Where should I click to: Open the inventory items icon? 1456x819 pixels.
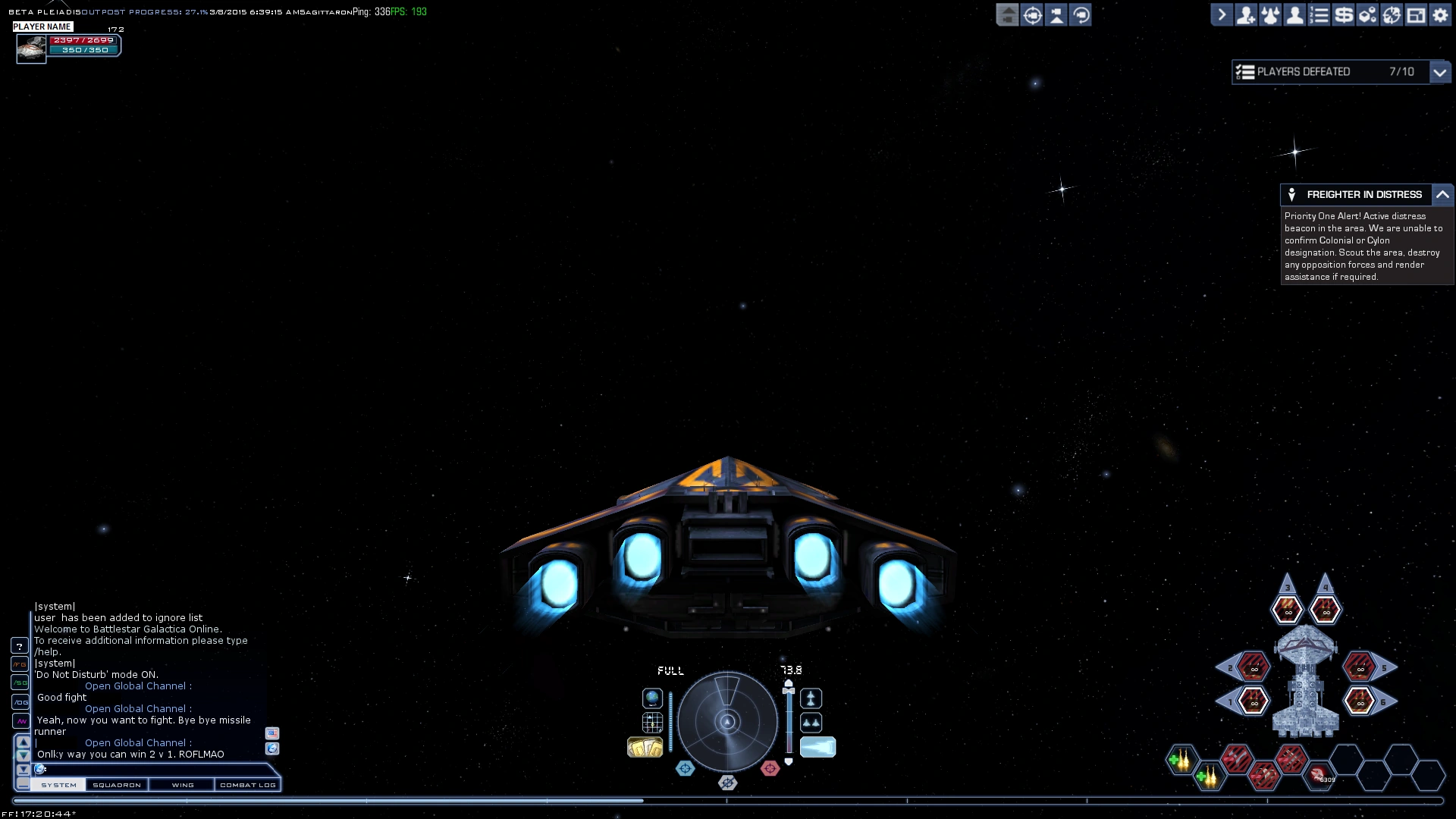(1368, 14)
